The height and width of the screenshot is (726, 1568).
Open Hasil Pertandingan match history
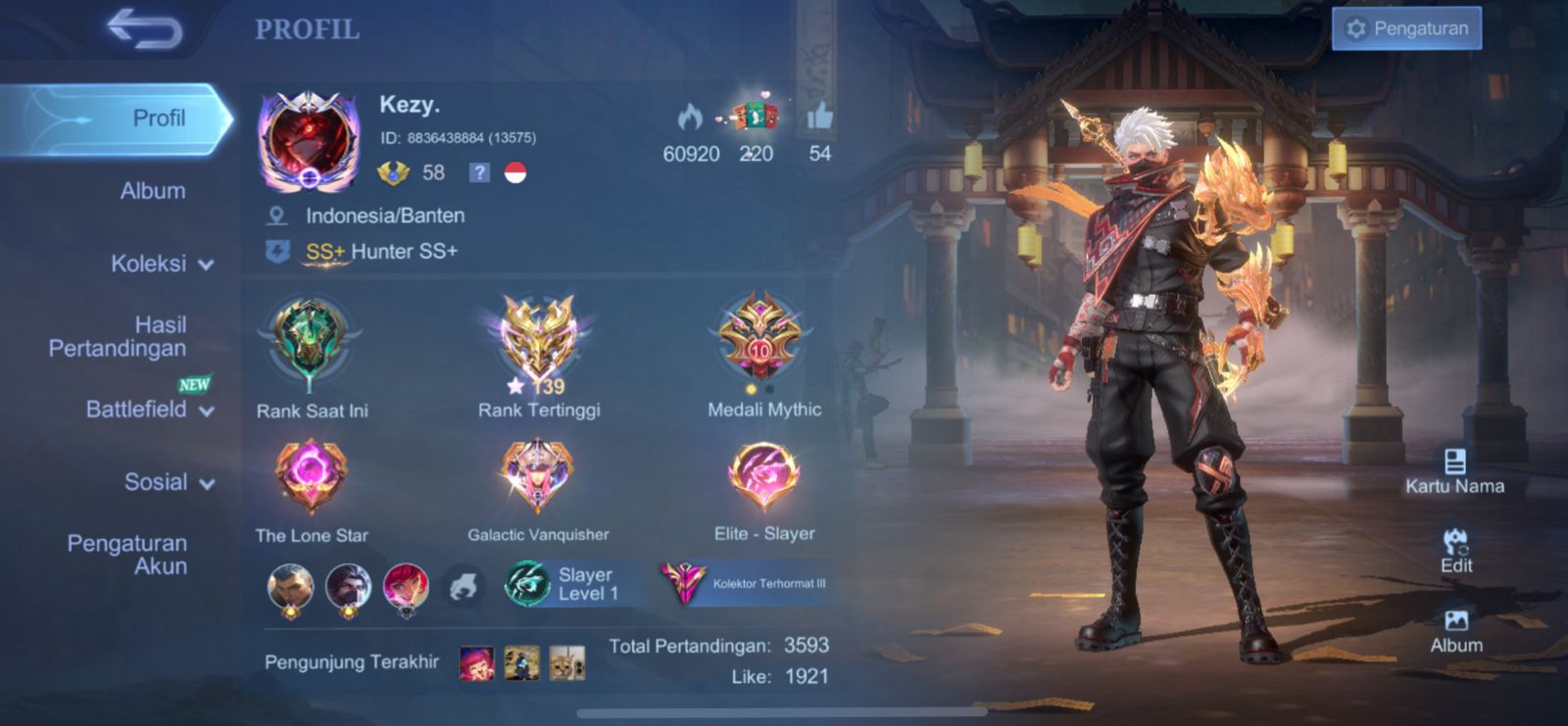click(119, 336)
